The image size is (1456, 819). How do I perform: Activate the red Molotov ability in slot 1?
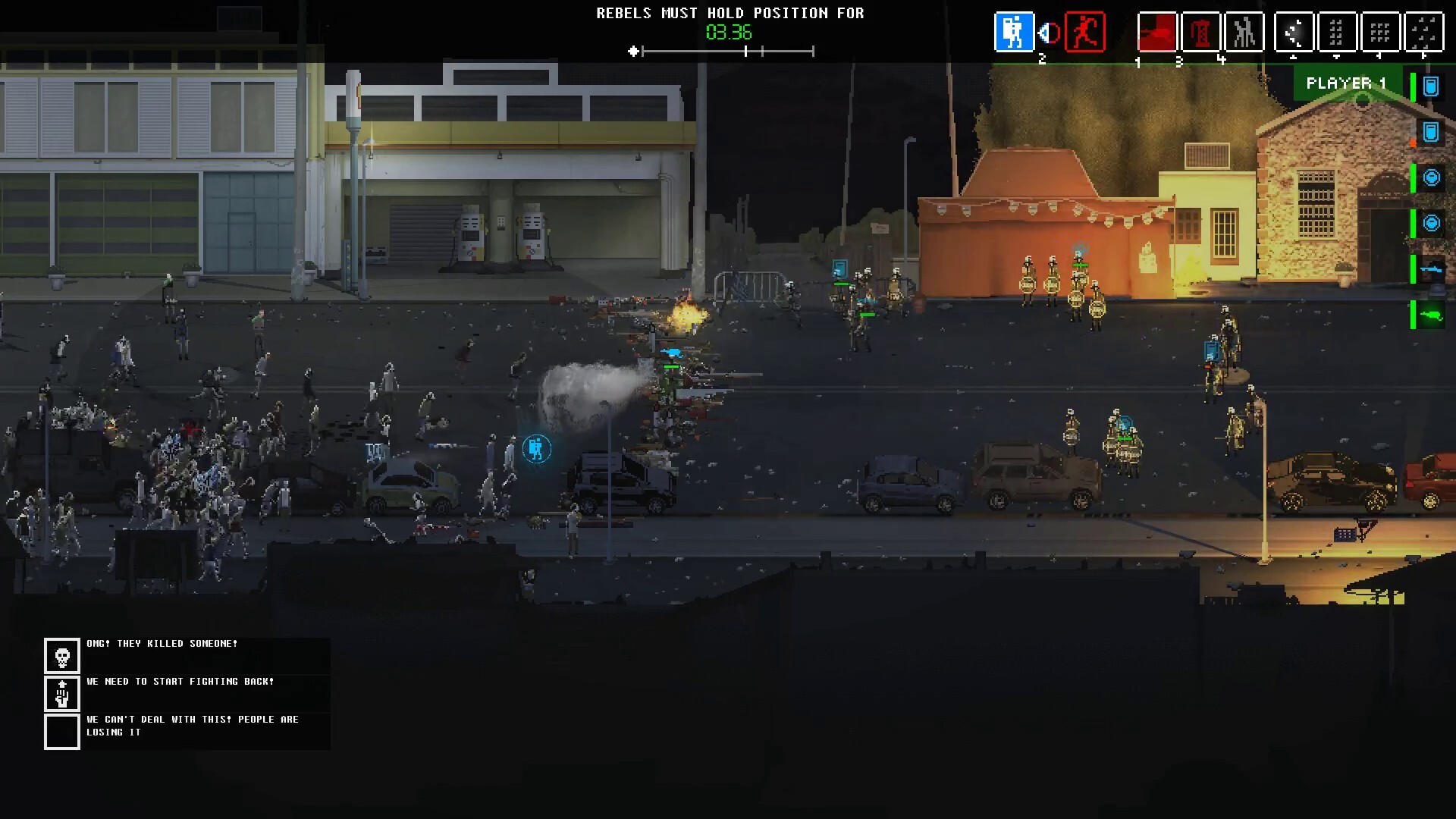[1156, 32]
